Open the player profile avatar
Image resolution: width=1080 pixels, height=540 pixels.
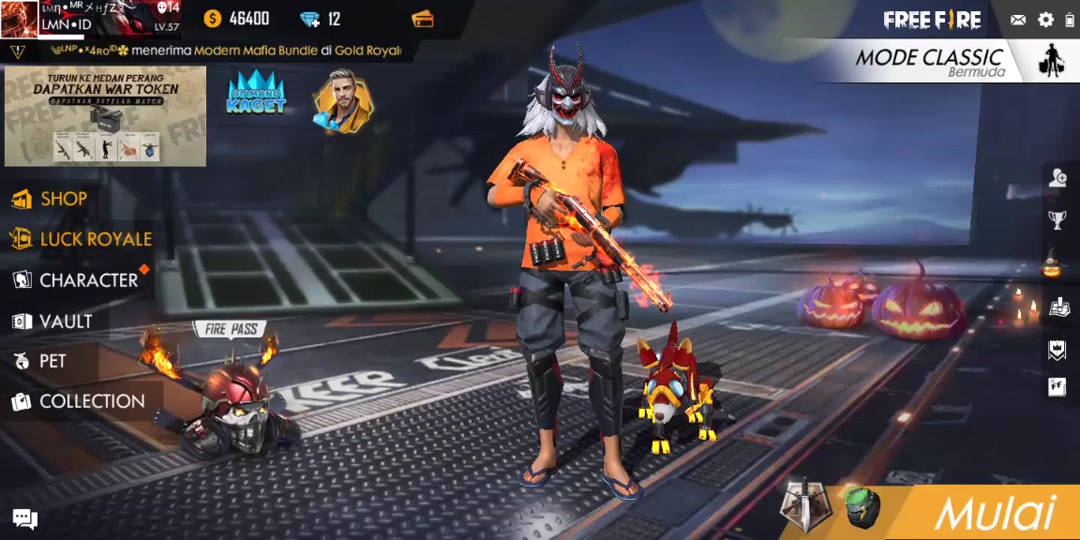point(20,19)
